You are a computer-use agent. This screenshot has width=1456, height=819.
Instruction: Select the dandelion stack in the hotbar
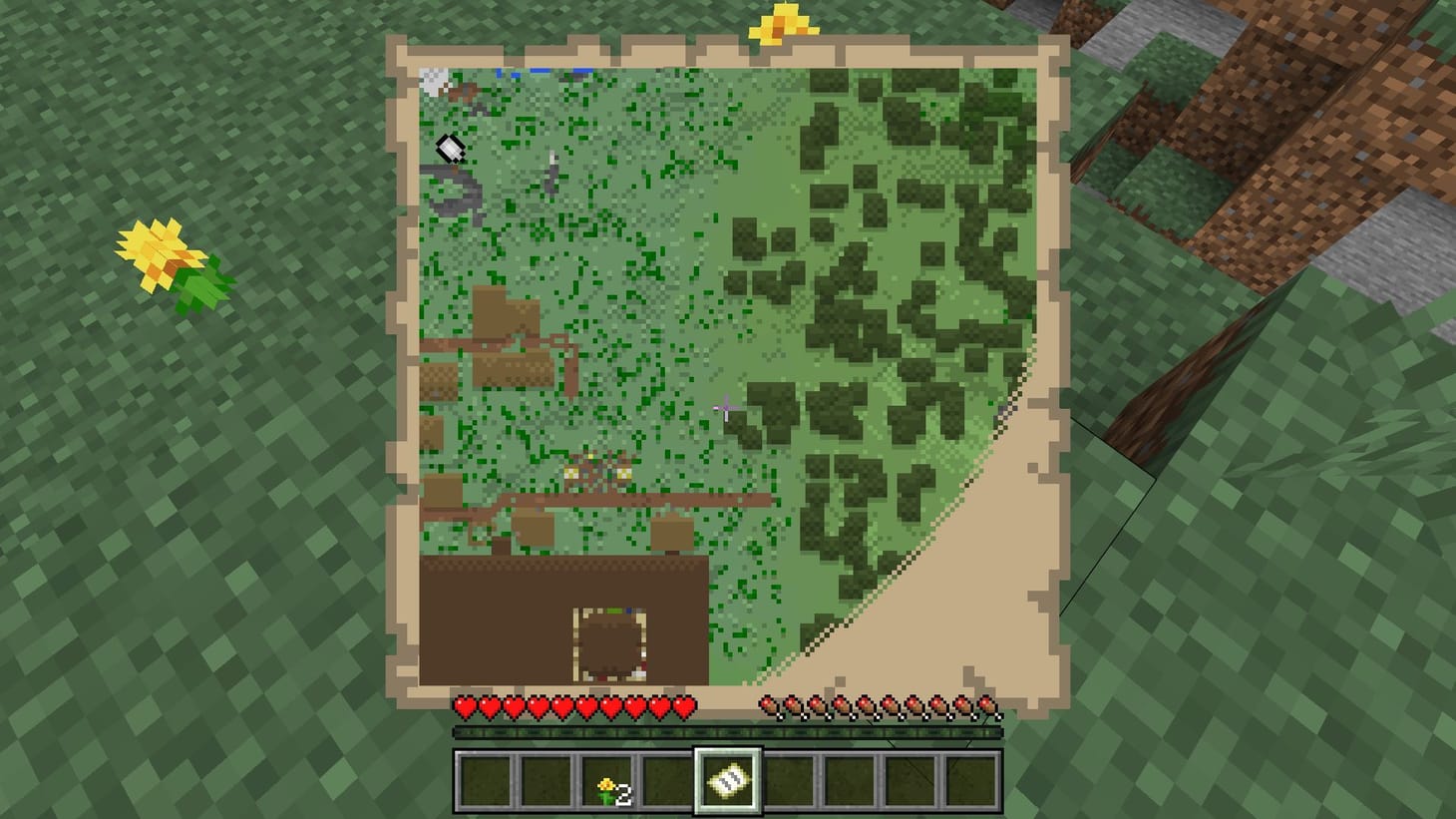click(607, 782)
